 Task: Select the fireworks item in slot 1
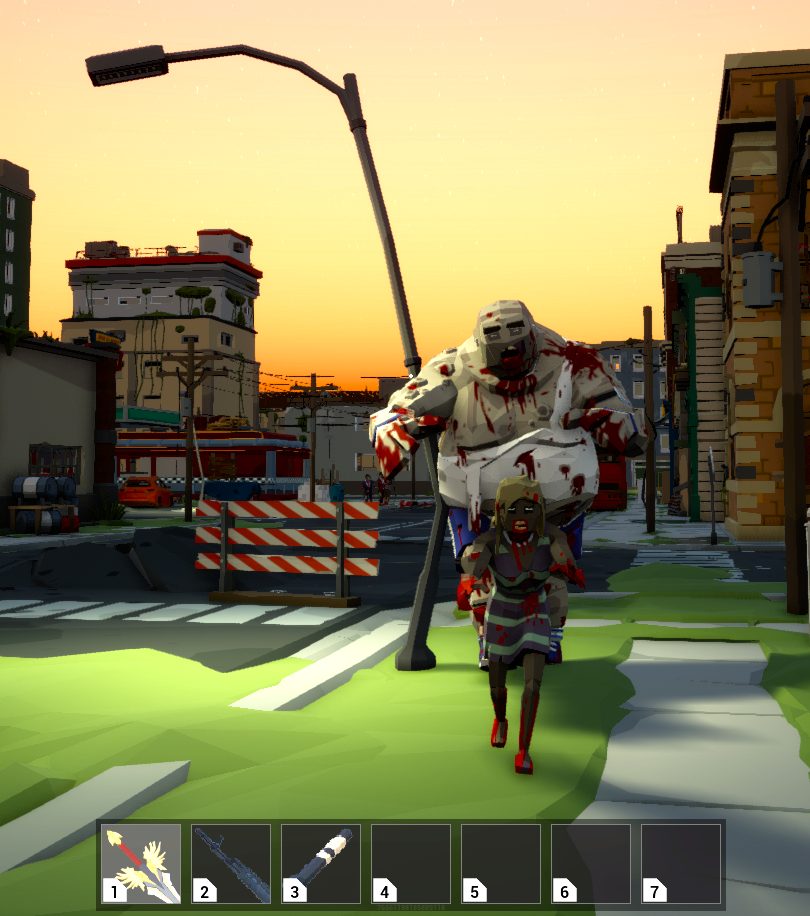click(x=141, y=864)
